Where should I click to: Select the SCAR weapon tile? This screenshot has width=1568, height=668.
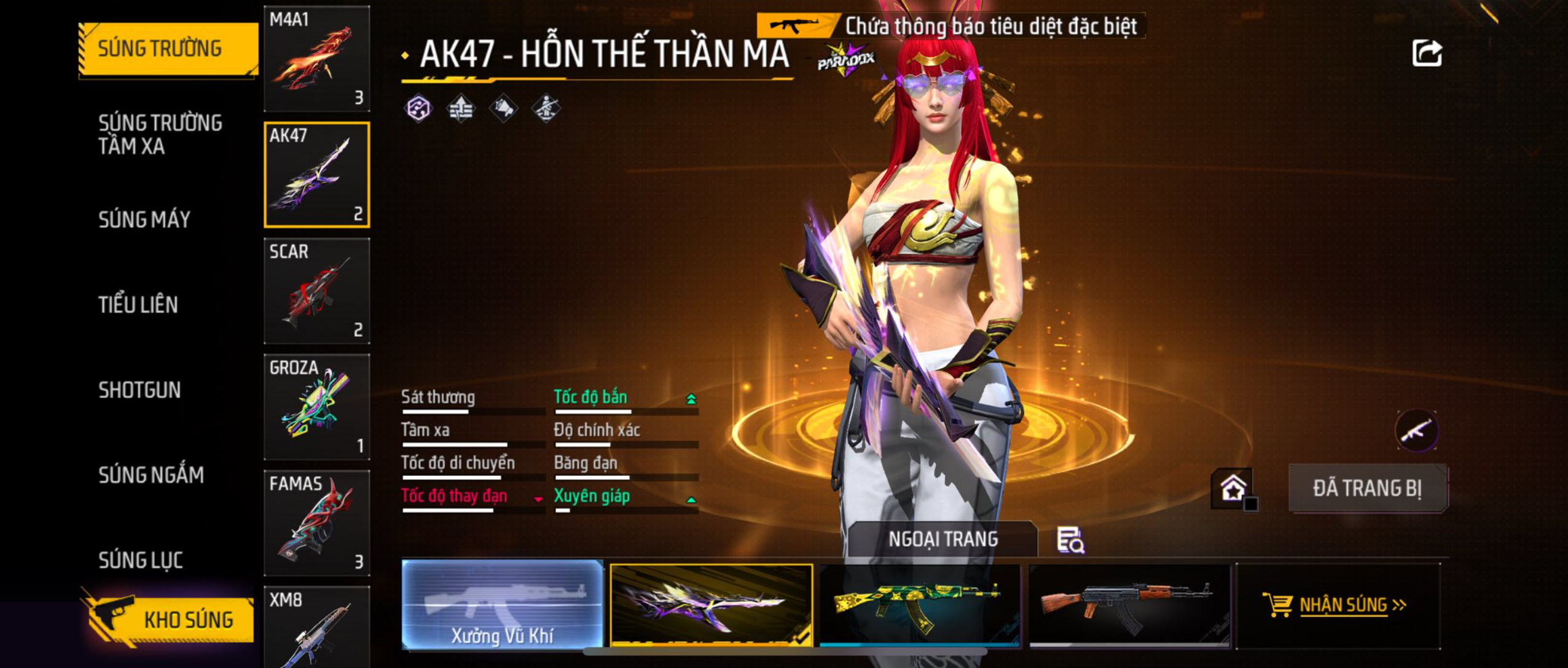[316, 291]
